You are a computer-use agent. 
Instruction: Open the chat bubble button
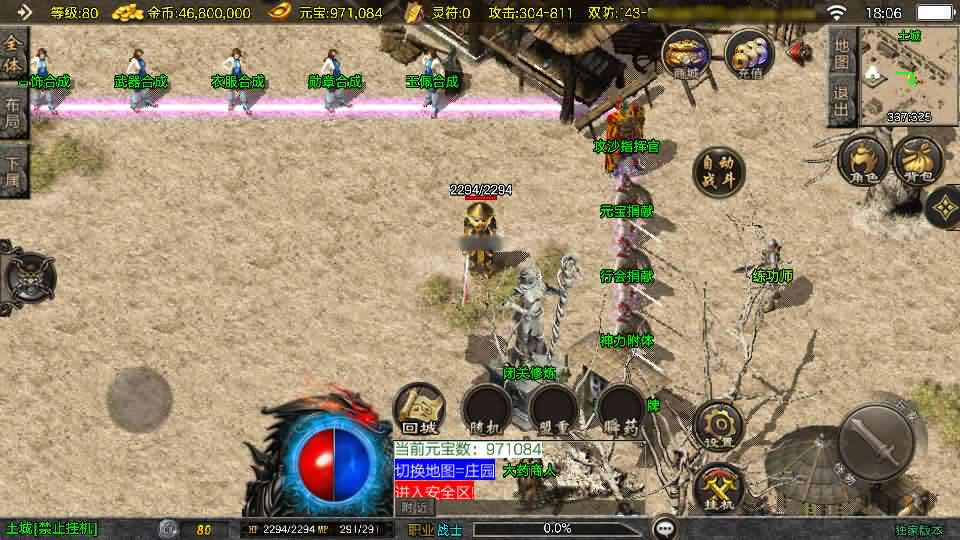coord(663,528)
